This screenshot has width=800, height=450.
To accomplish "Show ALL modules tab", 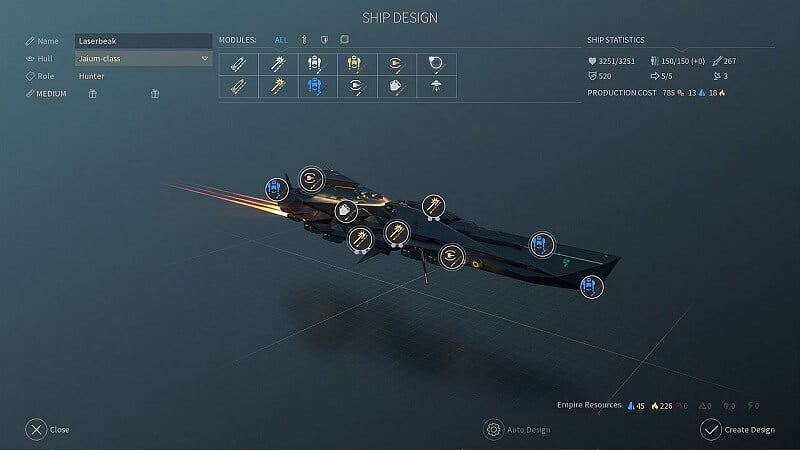I will (281, 40).
